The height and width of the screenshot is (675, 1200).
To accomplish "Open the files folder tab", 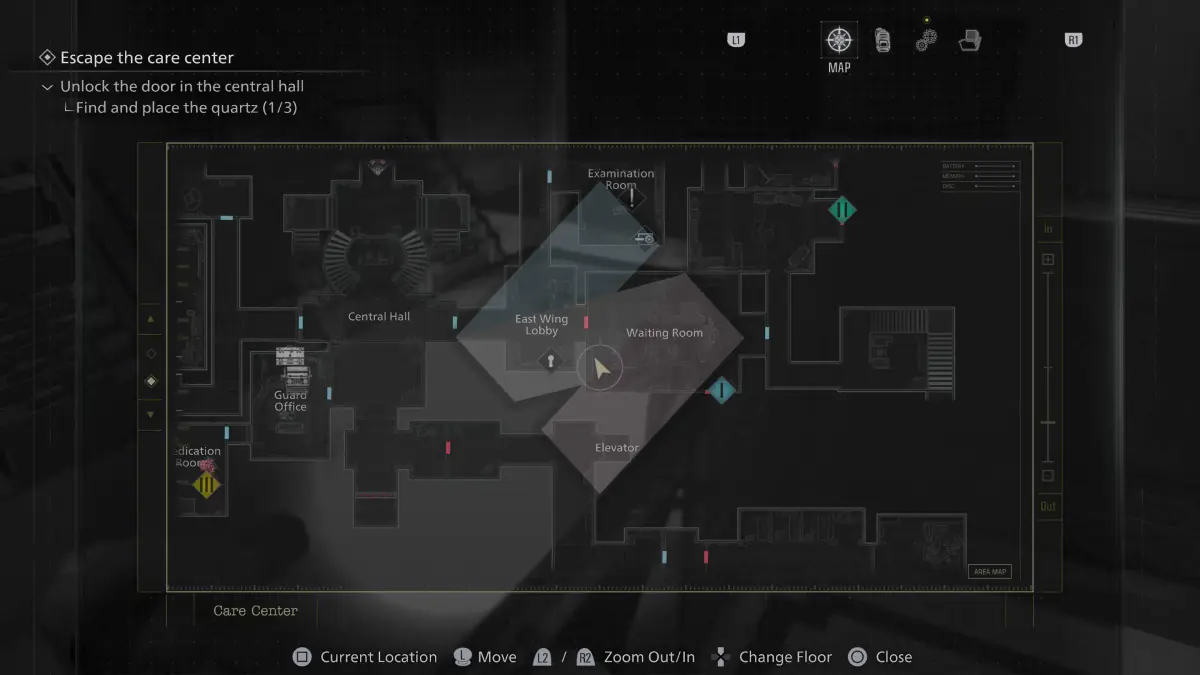I will 969,41.
